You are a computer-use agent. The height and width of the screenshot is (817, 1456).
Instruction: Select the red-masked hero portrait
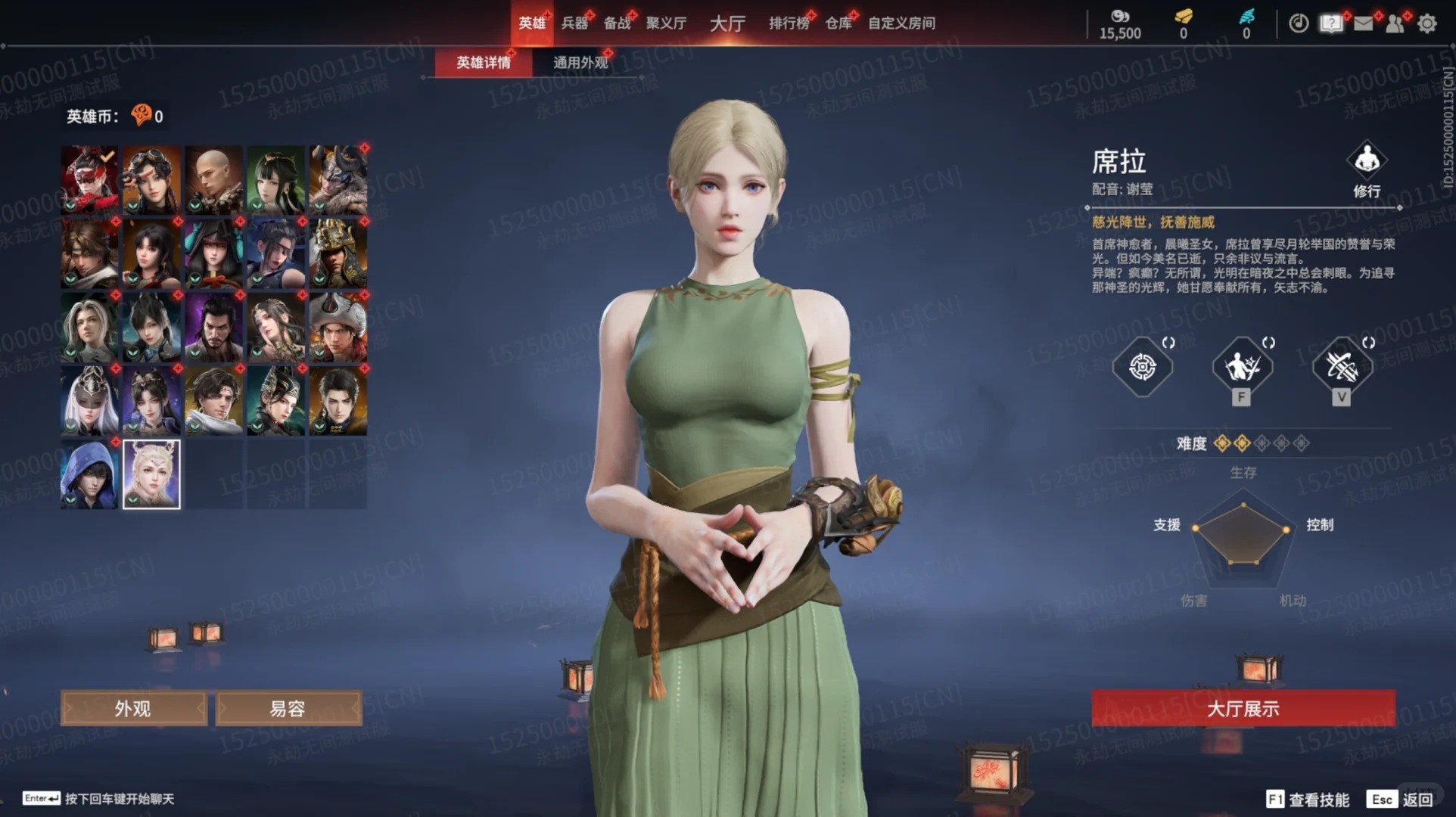click(89, 180)
